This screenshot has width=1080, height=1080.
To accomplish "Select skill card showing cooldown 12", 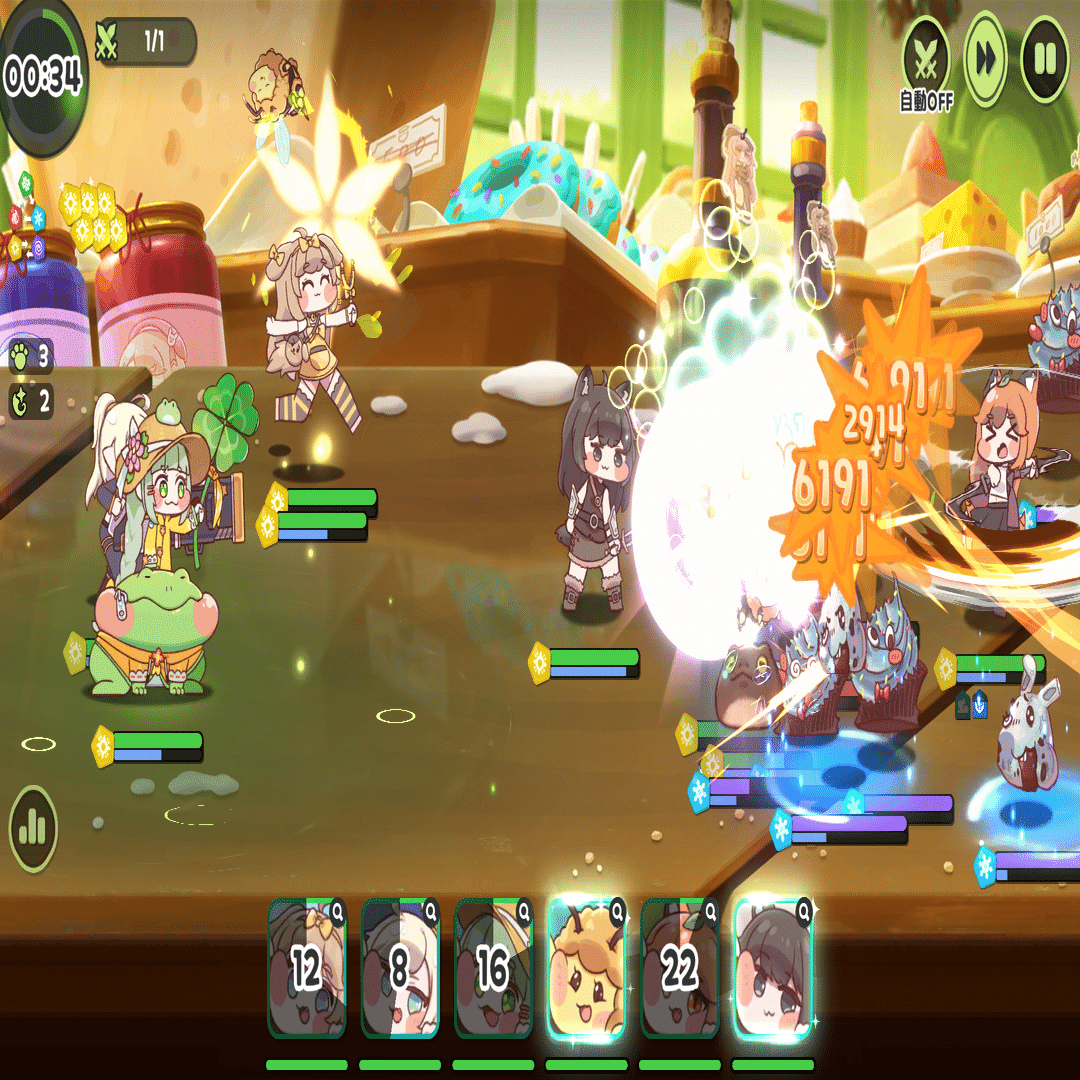I will pyautogui.click(x=306, y=968).
